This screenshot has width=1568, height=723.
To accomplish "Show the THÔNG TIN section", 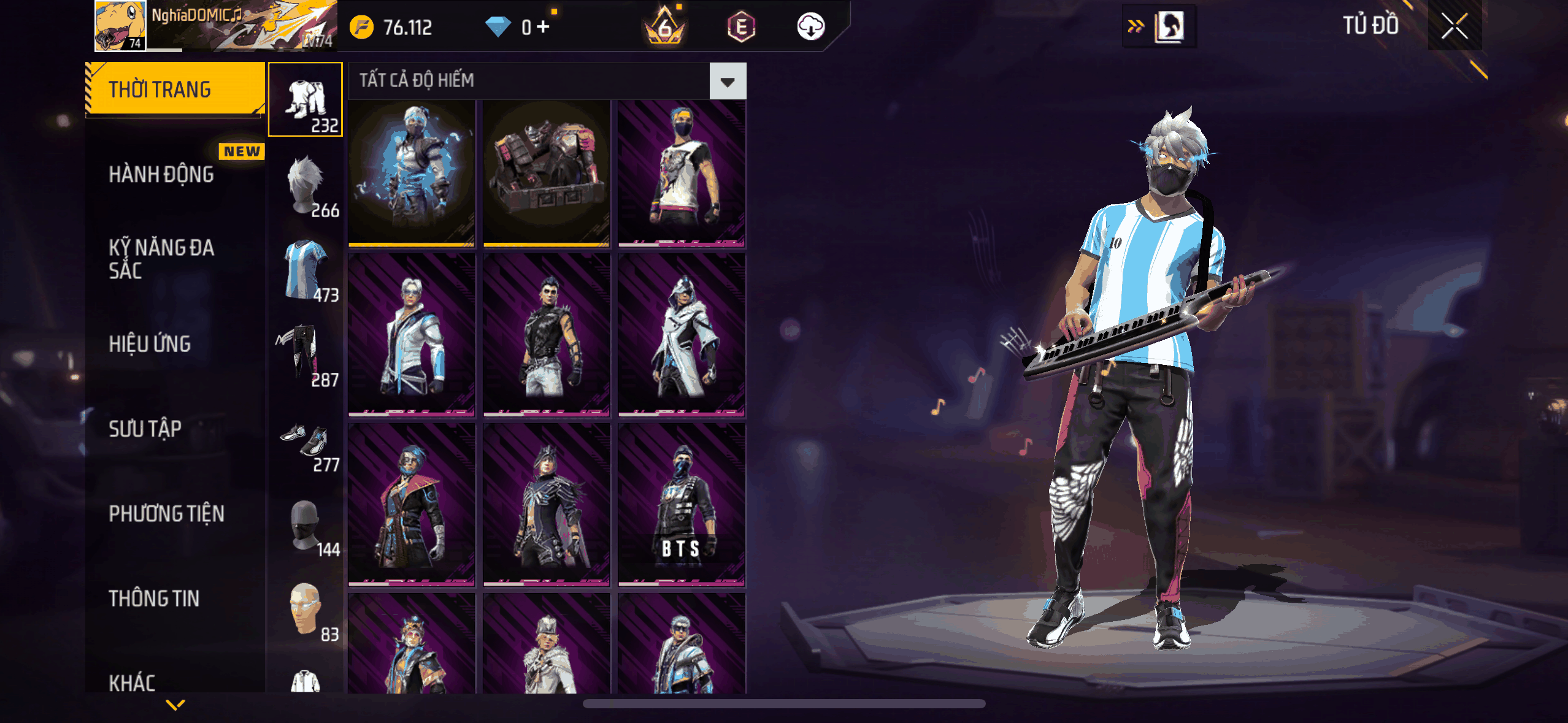I will click(x=154, y=599).
